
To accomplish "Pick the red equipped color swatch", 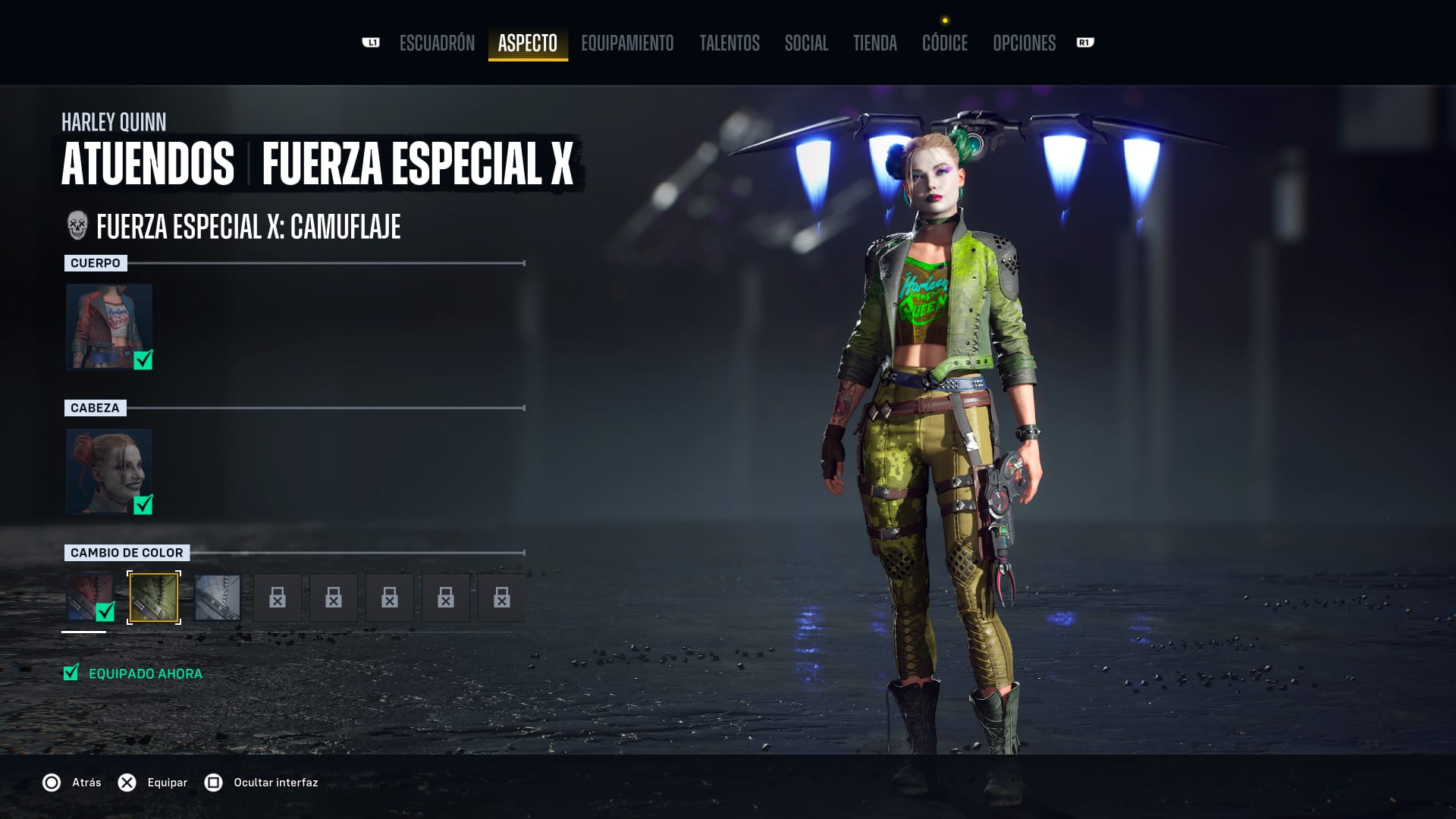I will pos(89,598).
